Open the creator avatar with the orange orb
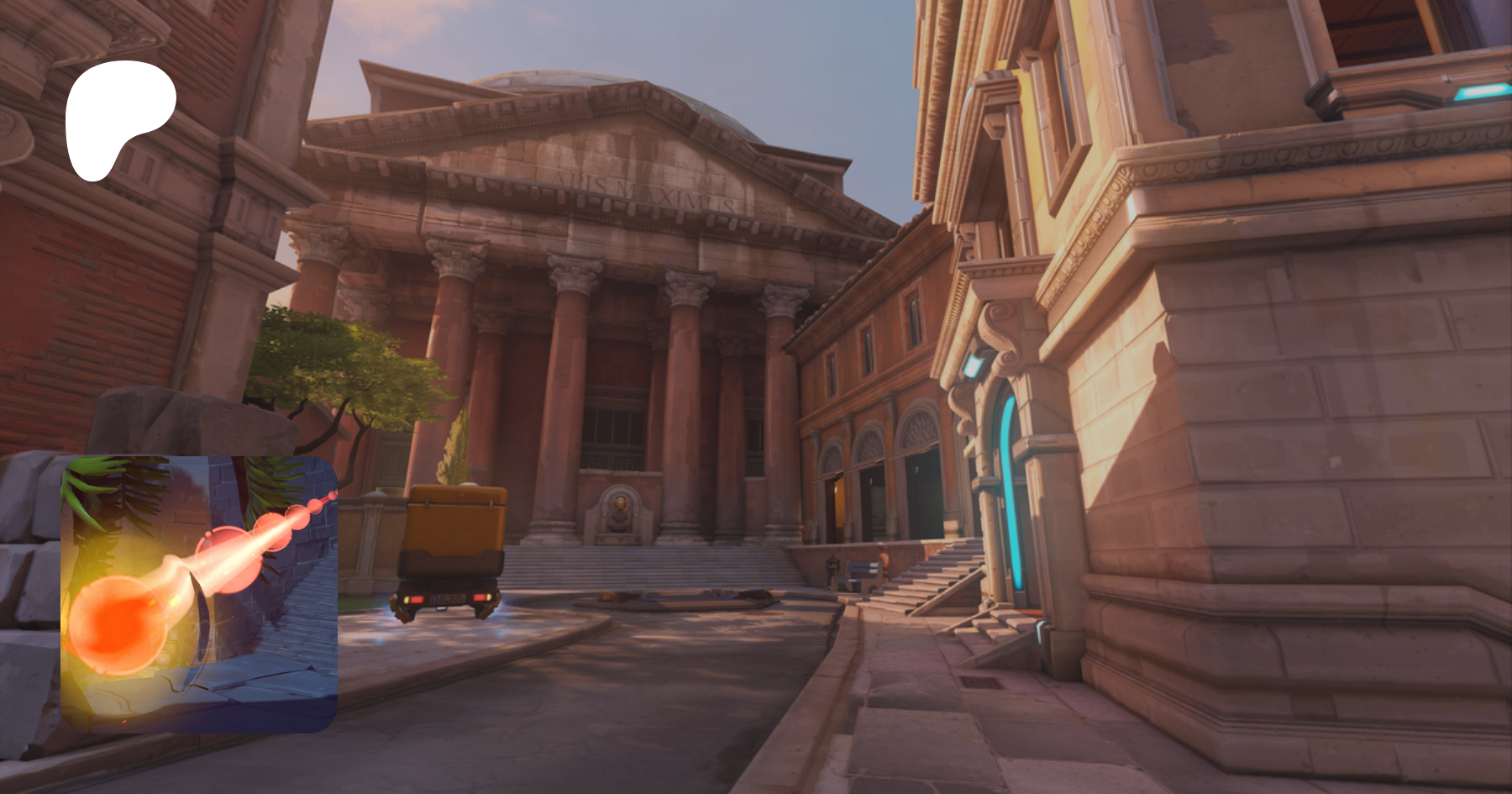The height and width of the screenshot is (794, 1512). point(199,594)
